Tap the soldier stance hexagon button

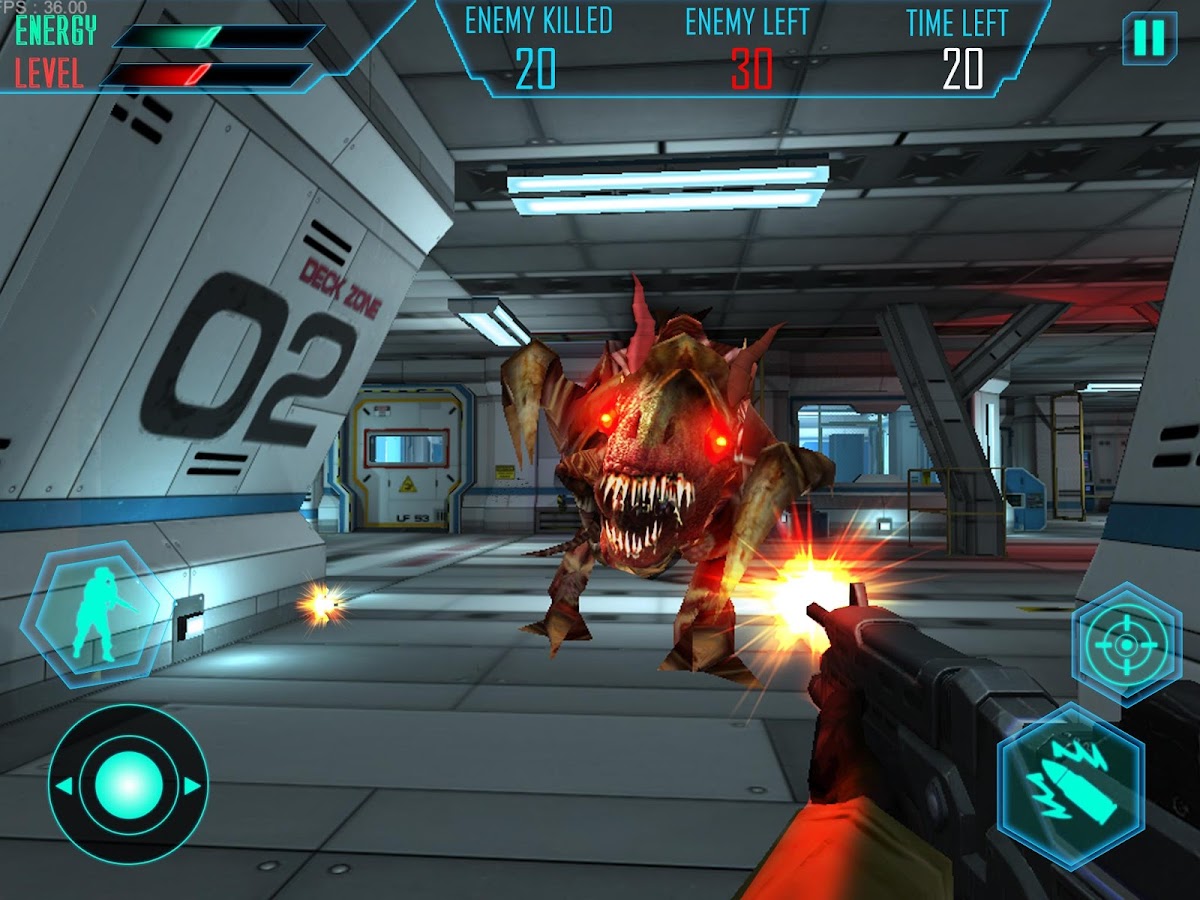point(95,613)
